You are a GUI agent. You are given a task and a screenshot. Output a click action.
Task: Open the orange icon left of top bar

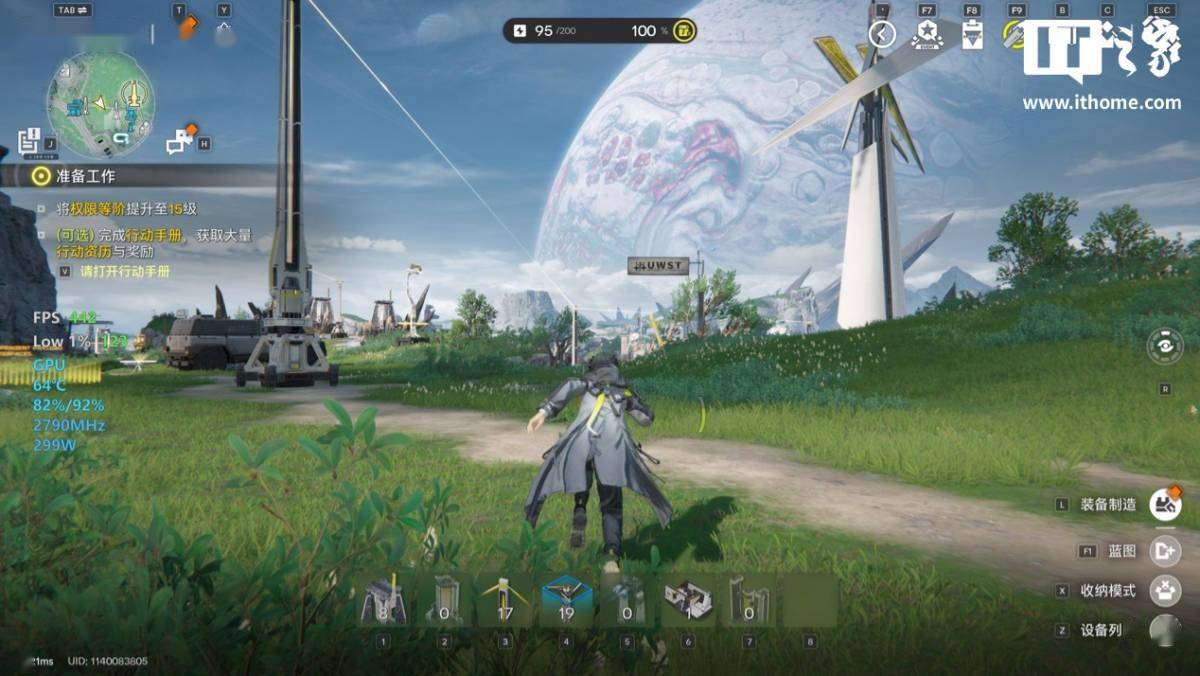click(187, 29)
